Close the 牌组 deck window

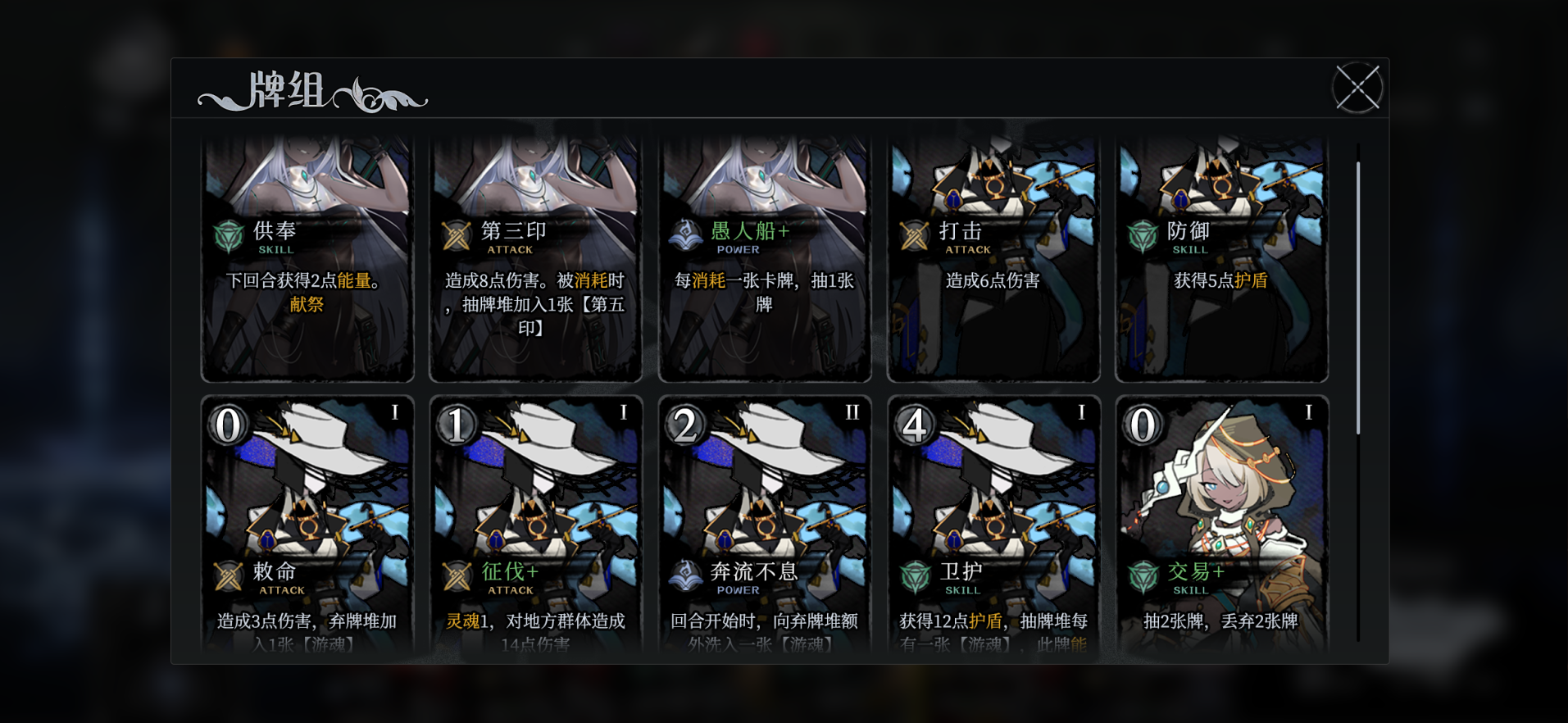pos(1357,88)
